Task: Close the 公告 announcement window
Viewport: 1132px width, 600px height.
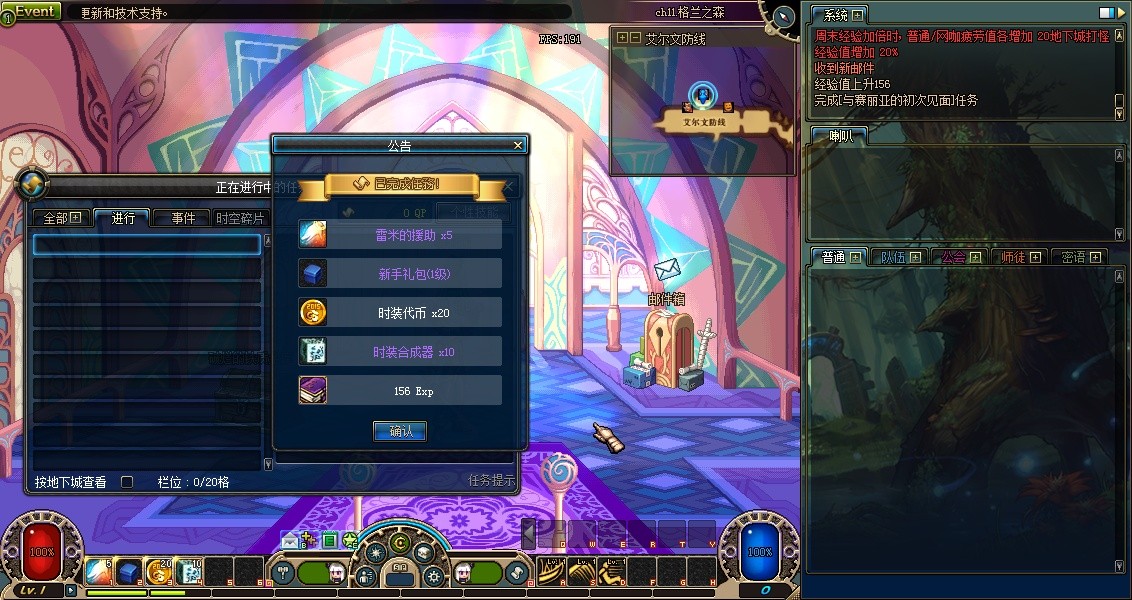Action: 517,145
